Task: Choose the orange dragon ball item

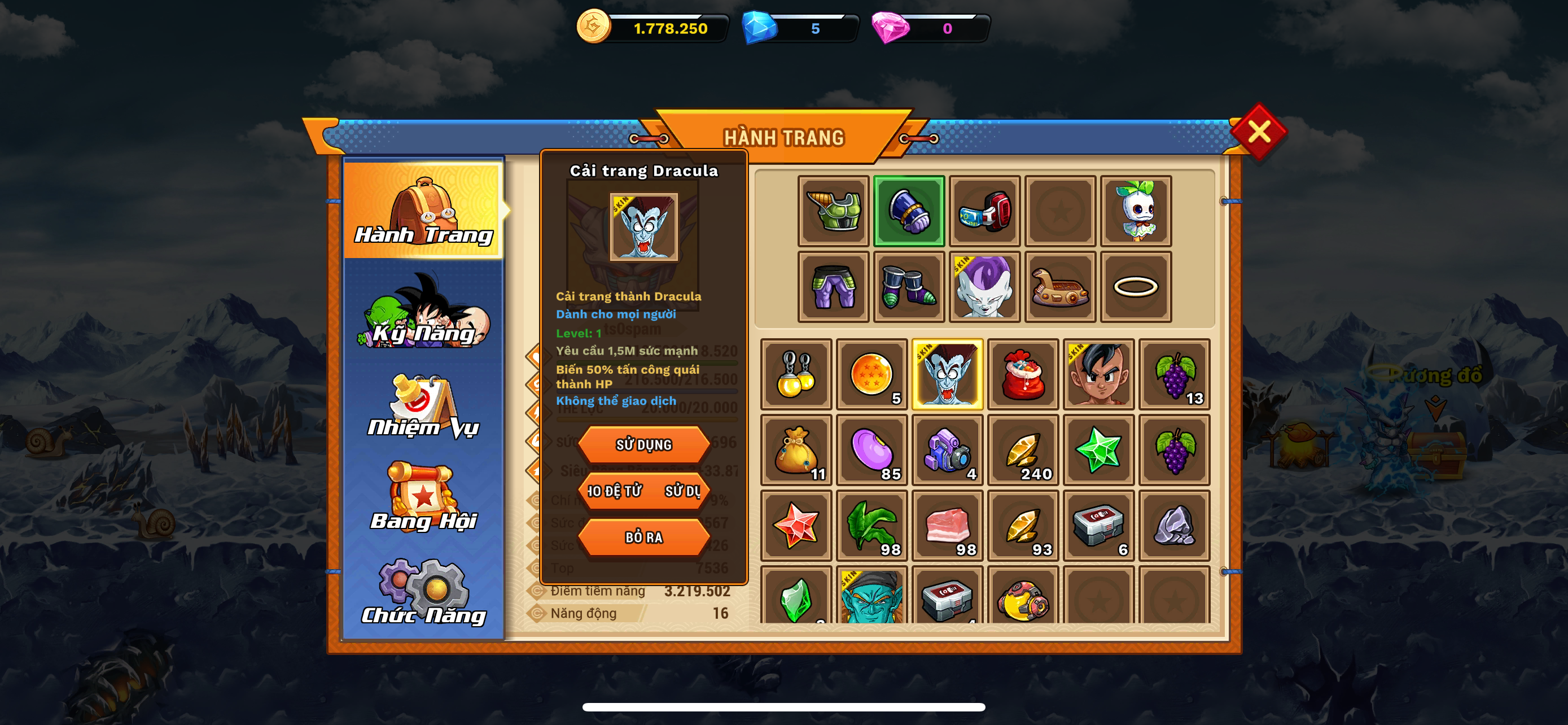Action: tap(871, 374)
